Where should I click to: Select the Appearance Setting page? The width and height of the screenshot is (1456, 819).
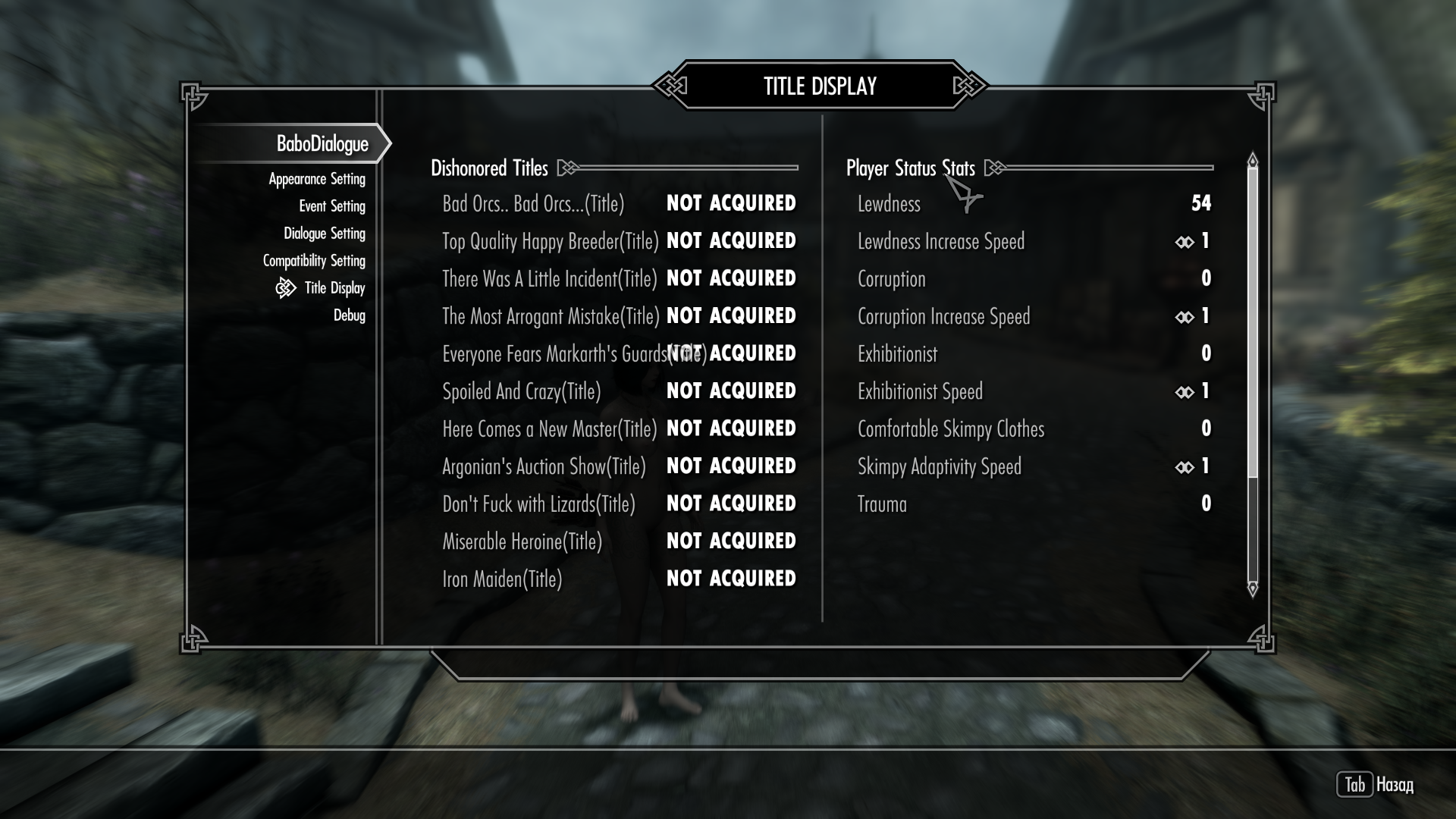click(x=316, y=178)
